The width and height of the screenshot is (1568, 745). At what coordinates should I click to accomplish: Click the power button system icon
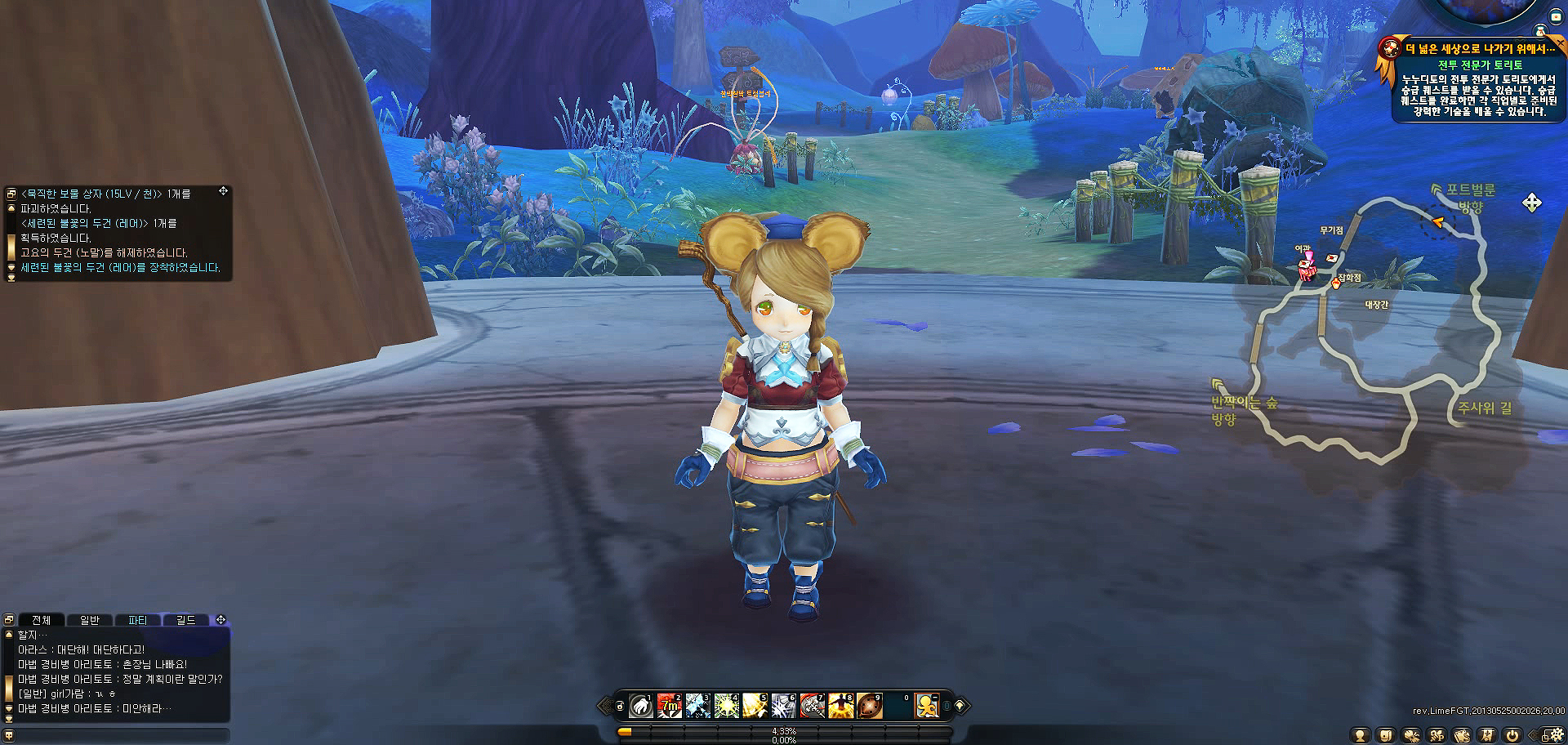[1512, 735]
